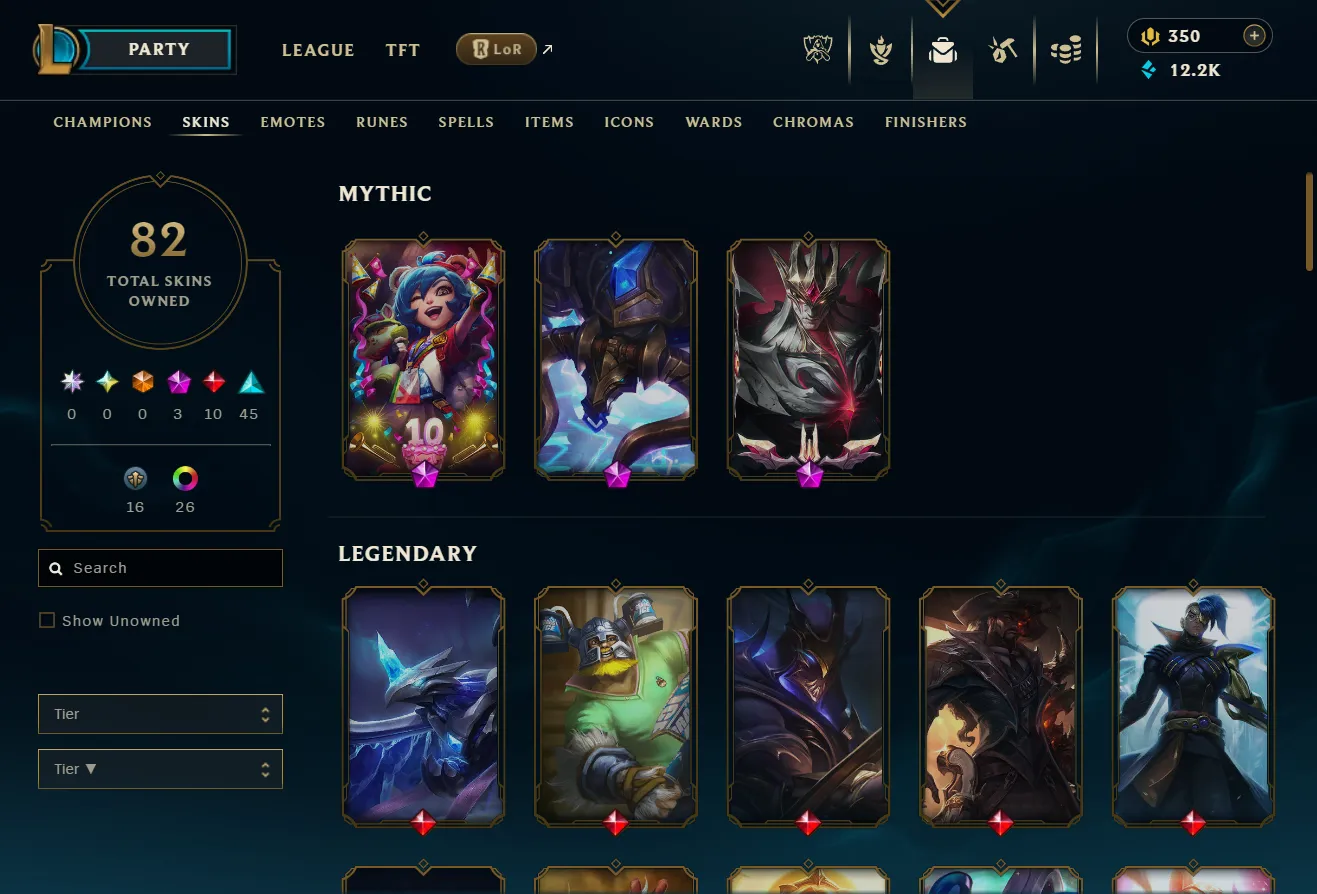Open the first Tier filter dropdown

160,713
